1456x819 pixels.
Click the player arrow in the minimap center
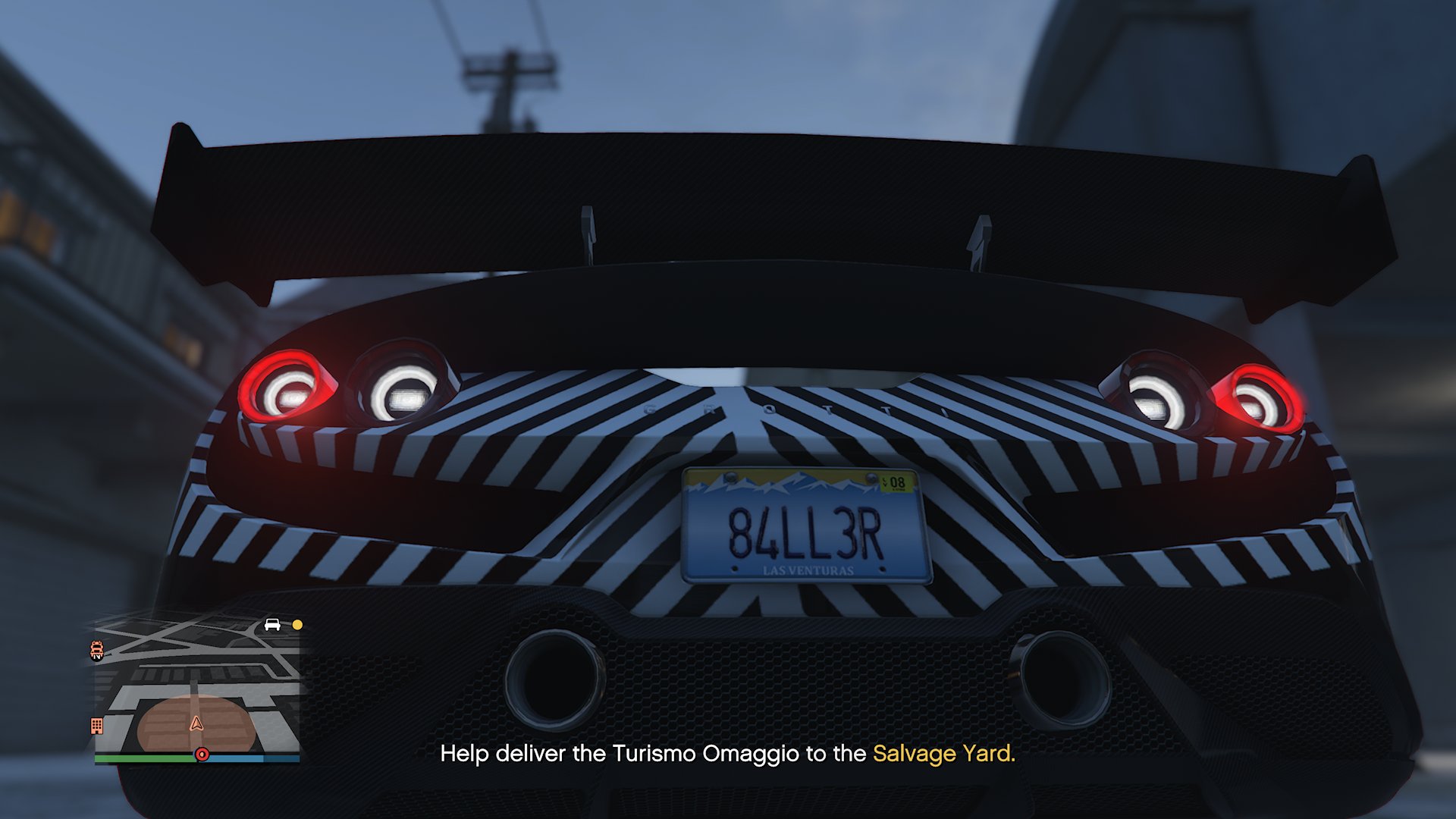tap(196, 725)
